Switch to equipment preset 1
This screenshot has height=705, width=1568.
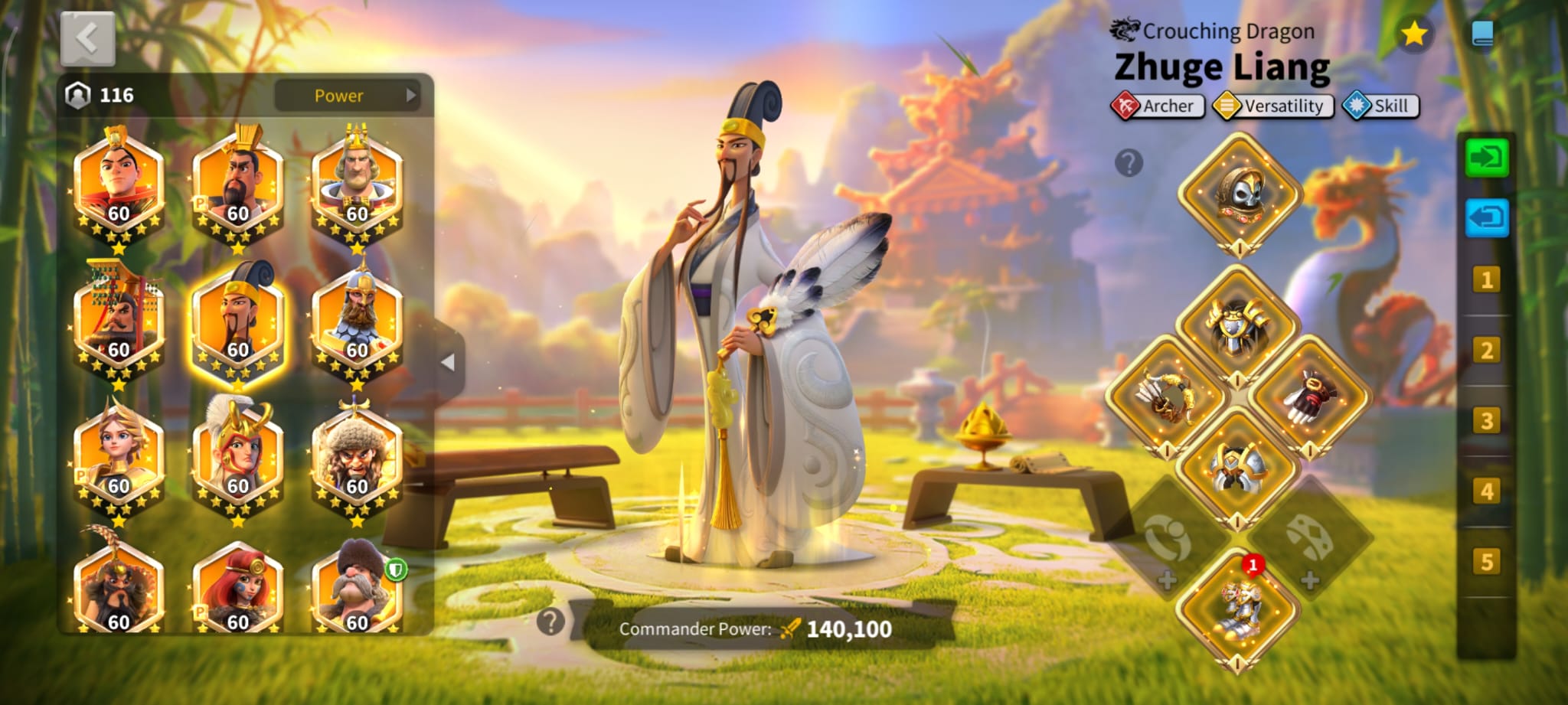(x=1486, y=279)
